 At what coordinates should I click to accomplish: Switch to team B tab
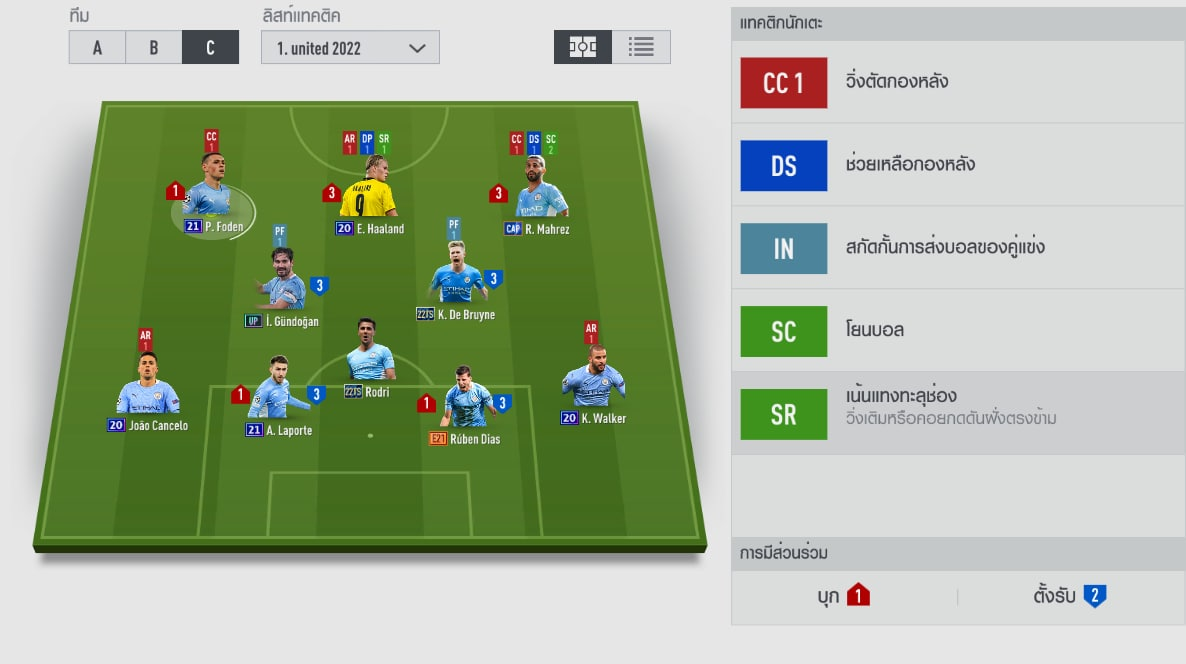(153, 47)
